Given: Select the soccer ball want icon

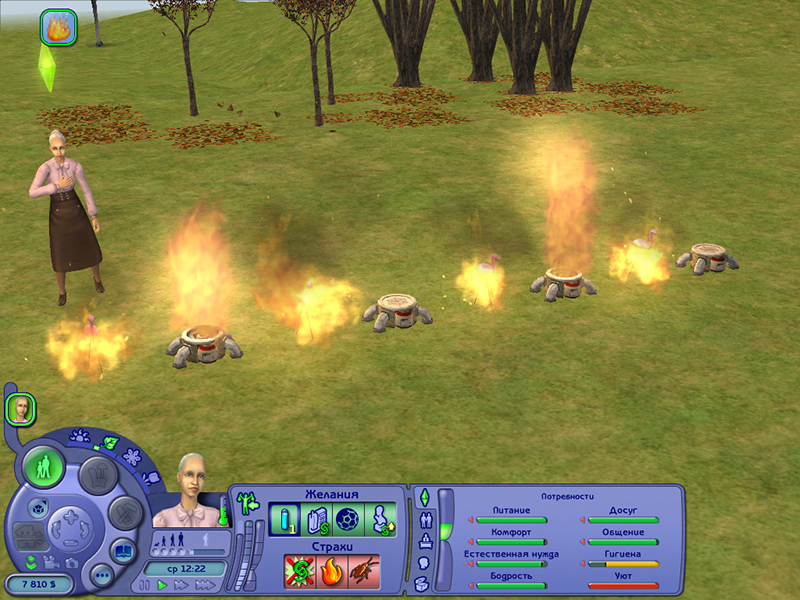Looking at the screenshot, I should [x=347, y=520].
